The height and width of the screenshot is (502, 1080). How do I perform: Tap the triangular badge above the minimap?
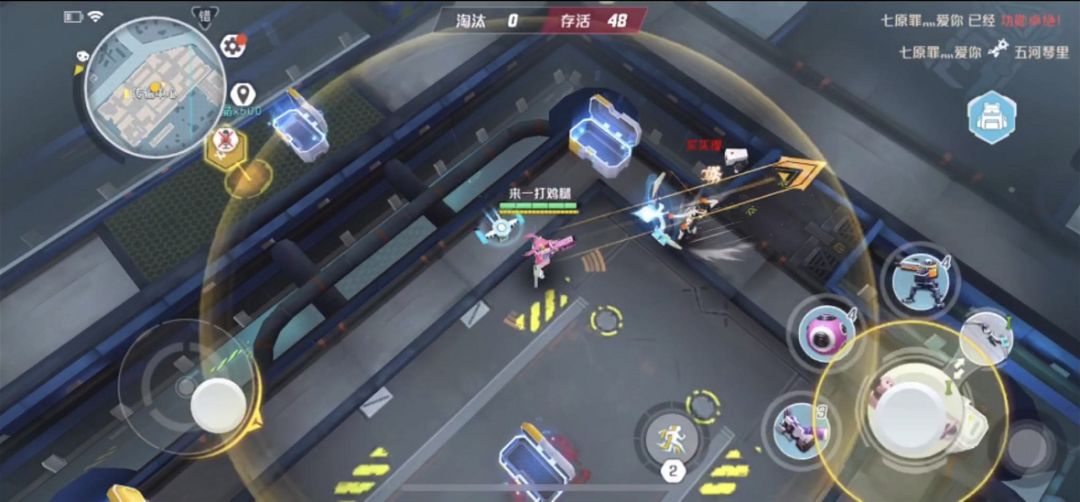(x=204, y=17)
